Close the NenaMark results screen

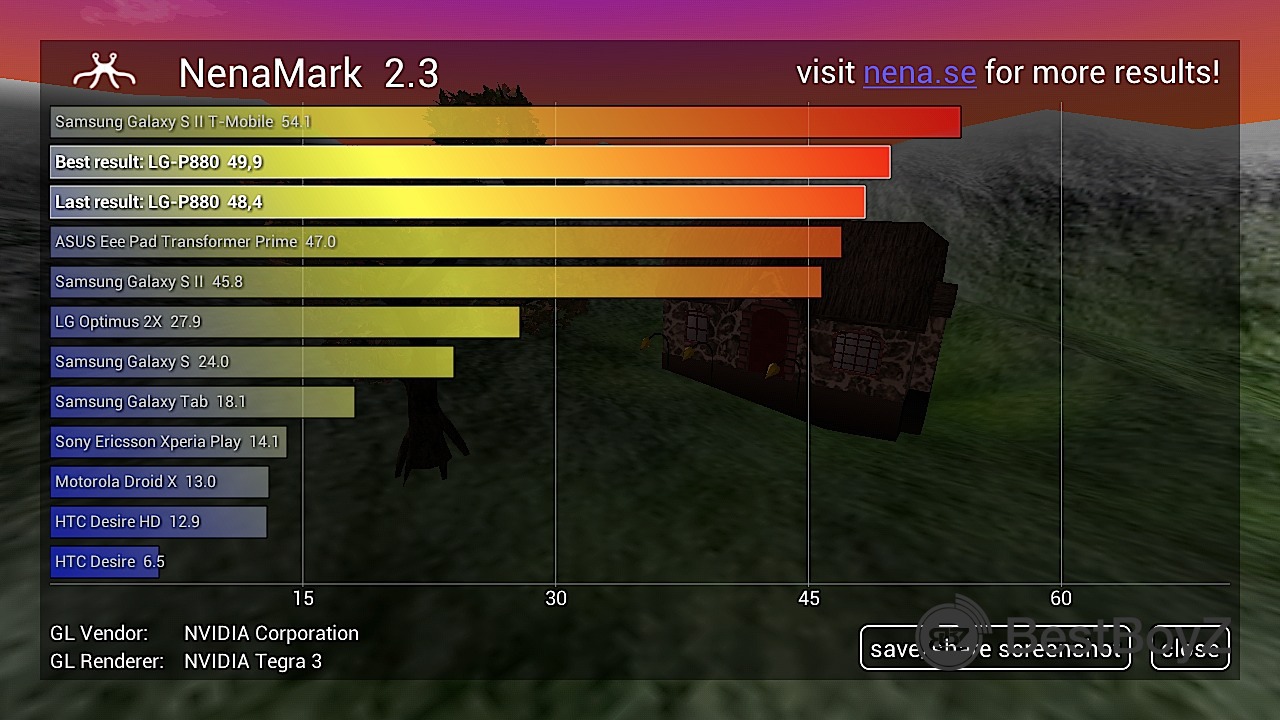1190,648
